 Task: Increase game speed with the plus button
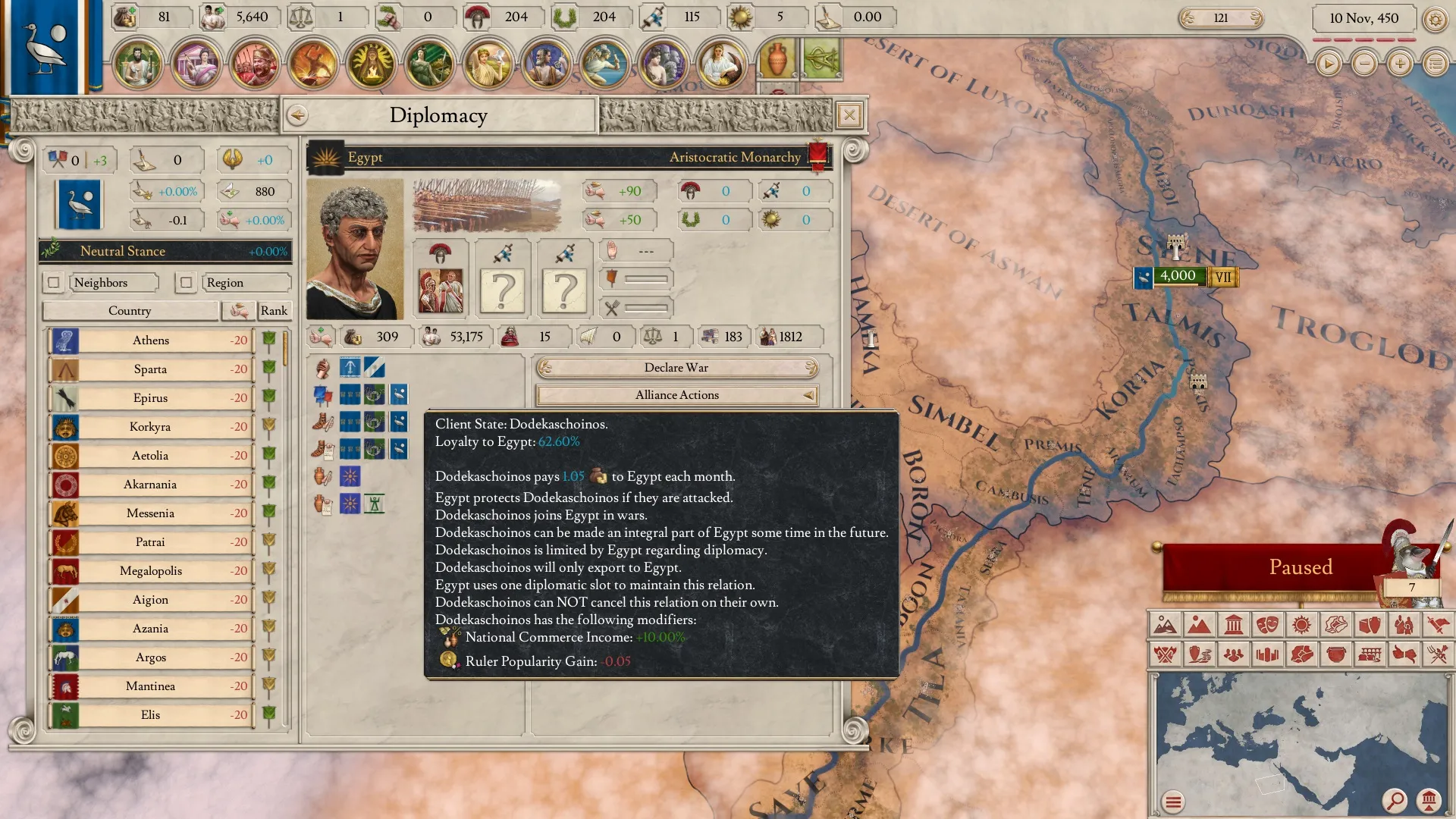coord(1400,64)
